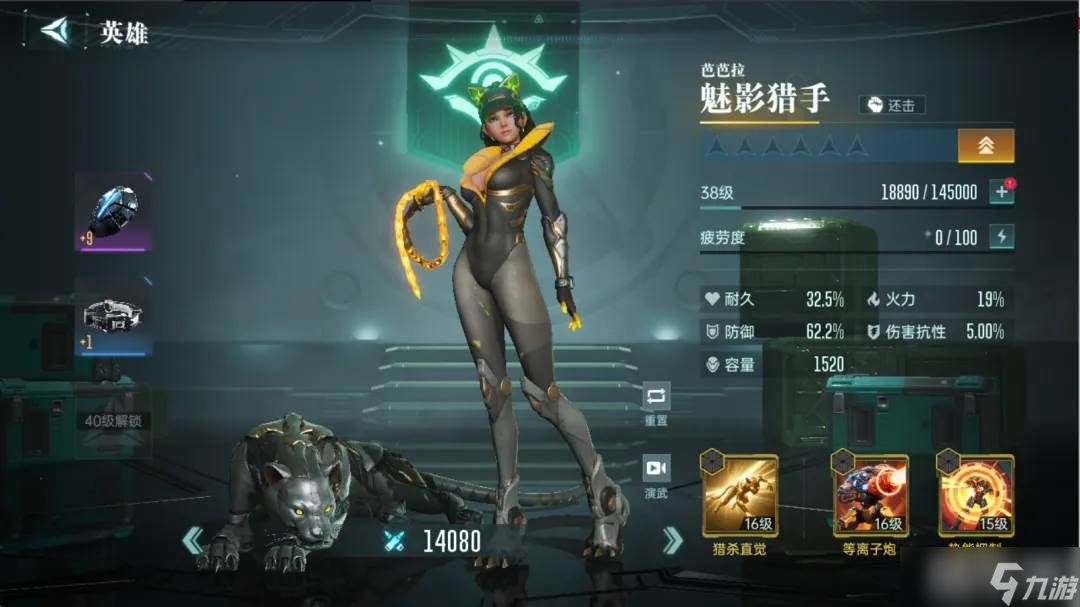Open the 猎杀直觉 skill icon
Viewport: 1080px width, 607px height.
tap(740, 496)
